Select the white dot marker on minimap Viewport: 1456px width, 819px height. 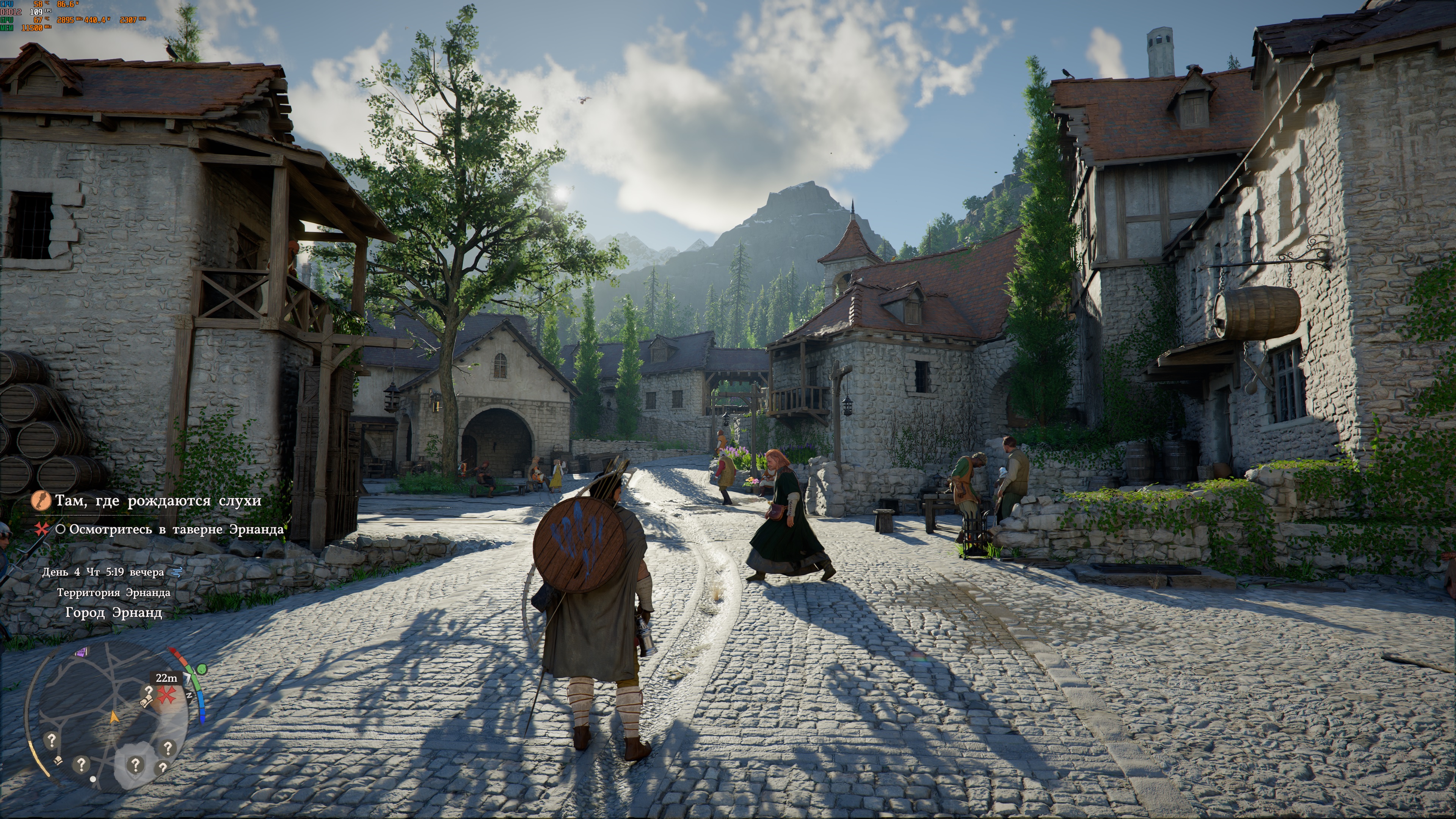click(93, 779)
